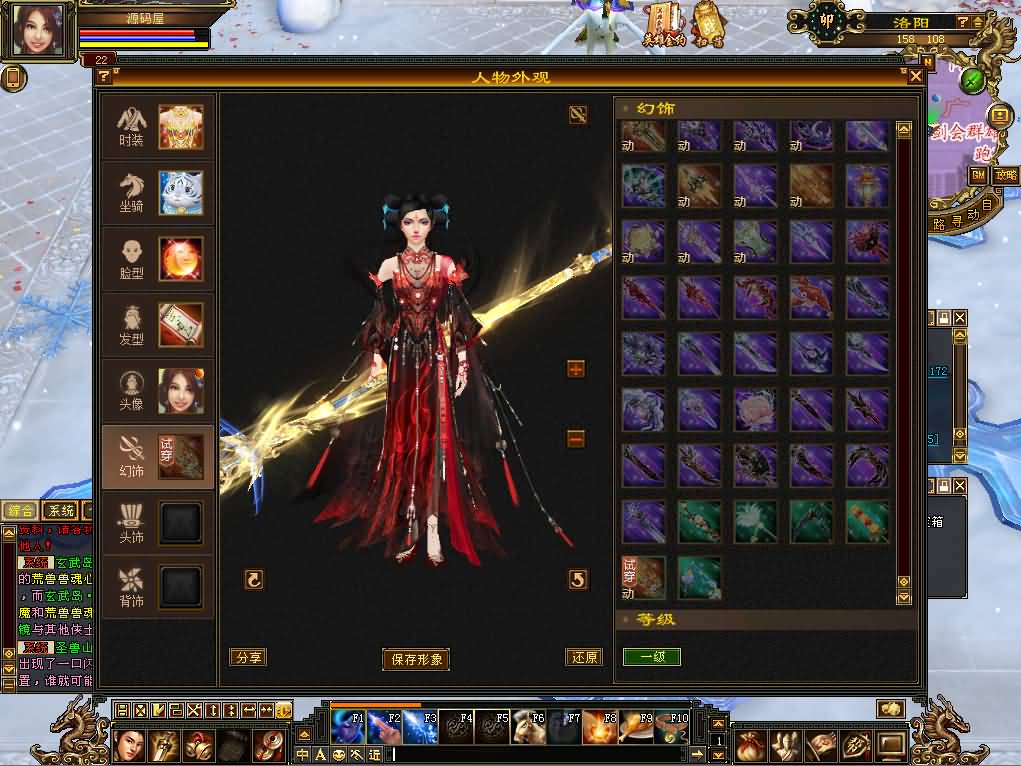Select the 脸型 face shape tab

click(x=158, y=259)
